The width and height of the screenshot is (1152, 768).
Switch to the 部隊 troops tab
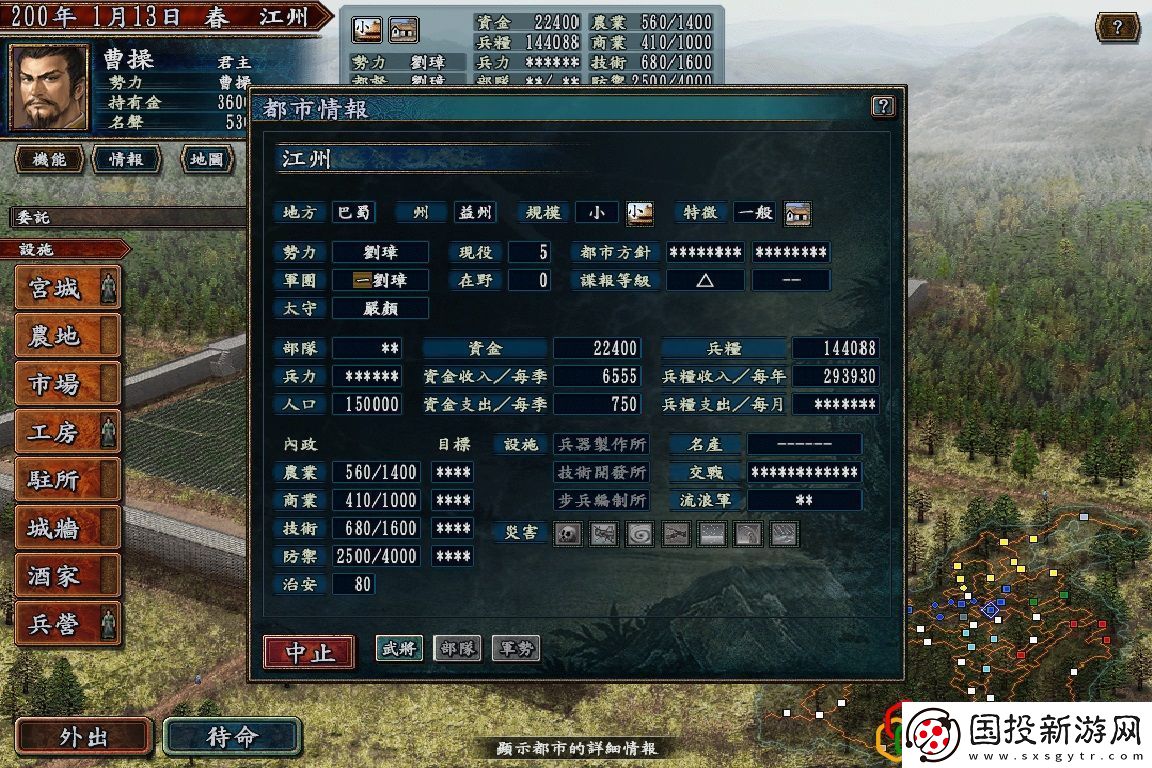click(x=457, y=648)
